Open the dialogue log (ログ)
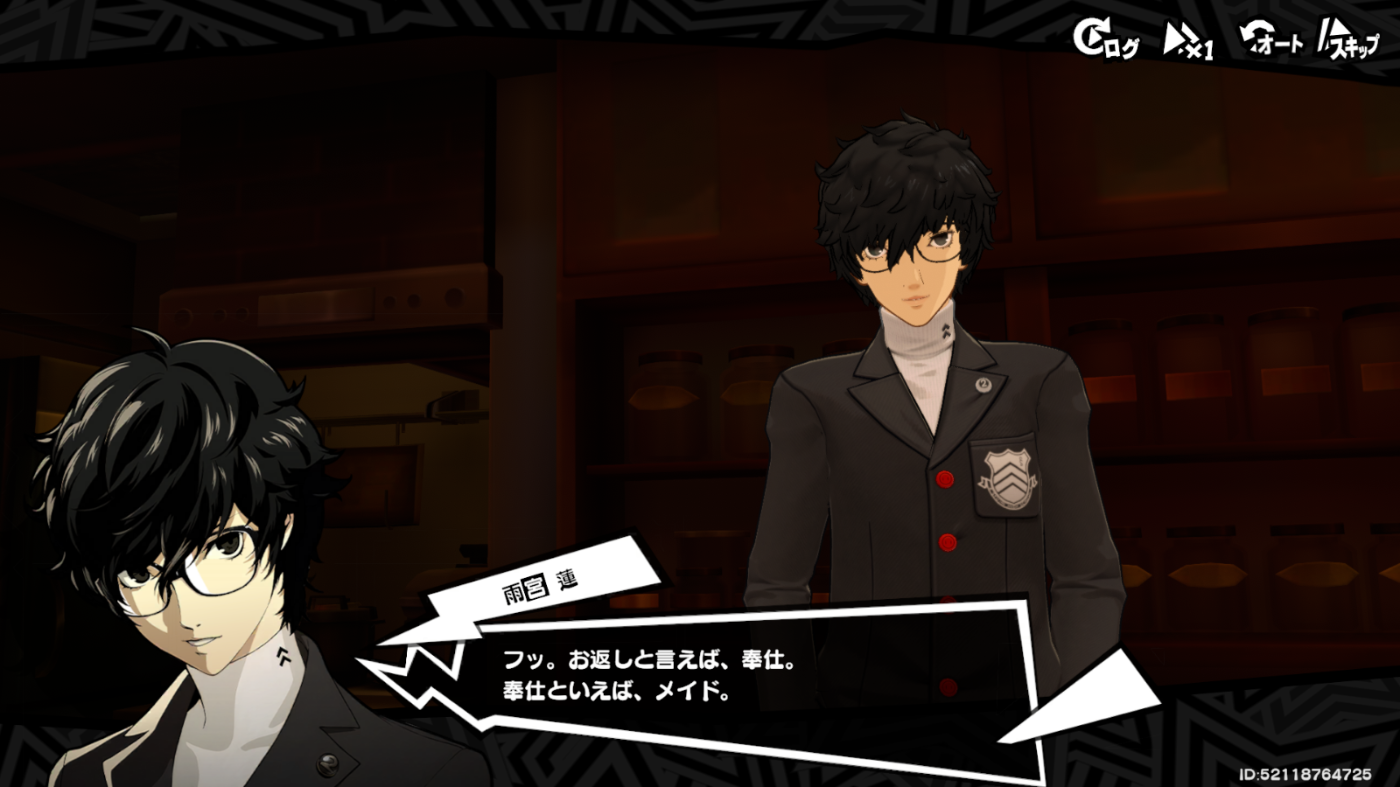The height and width of the screenshot is (787, 1400). tap(1105, 40)
